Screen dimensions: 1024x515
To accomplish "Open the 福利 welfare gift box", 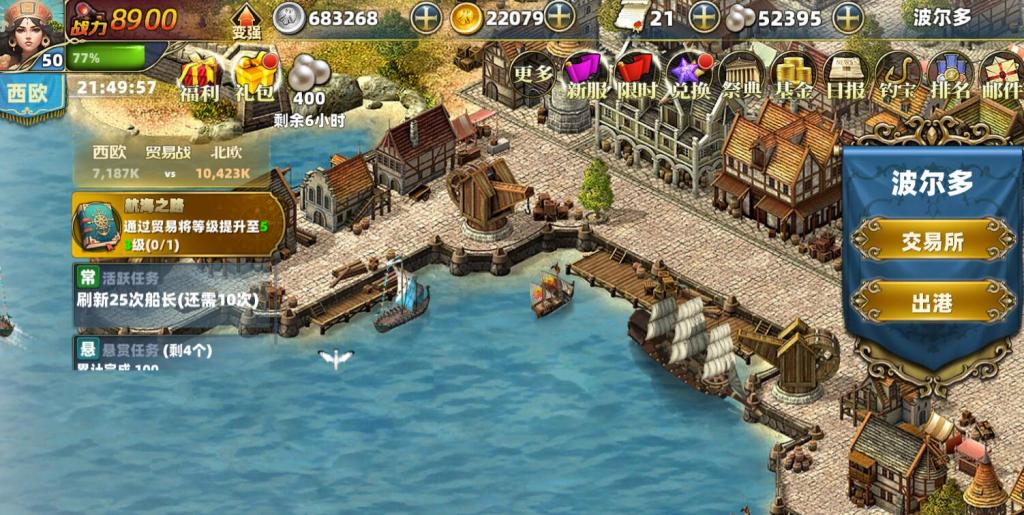I will point(199,77).
